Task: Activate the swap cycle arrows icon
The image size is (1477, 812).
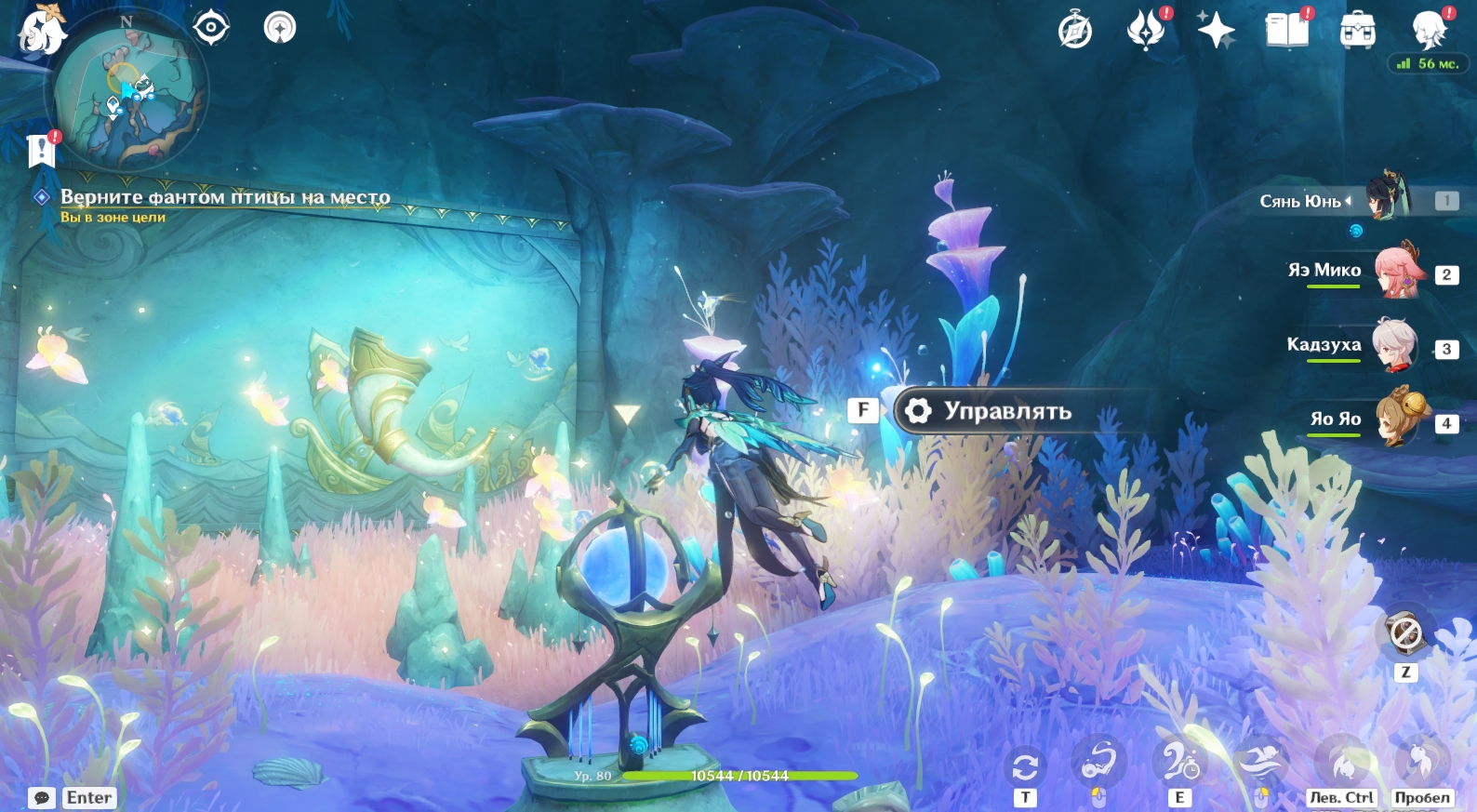Action: (x=1025, y=767)
